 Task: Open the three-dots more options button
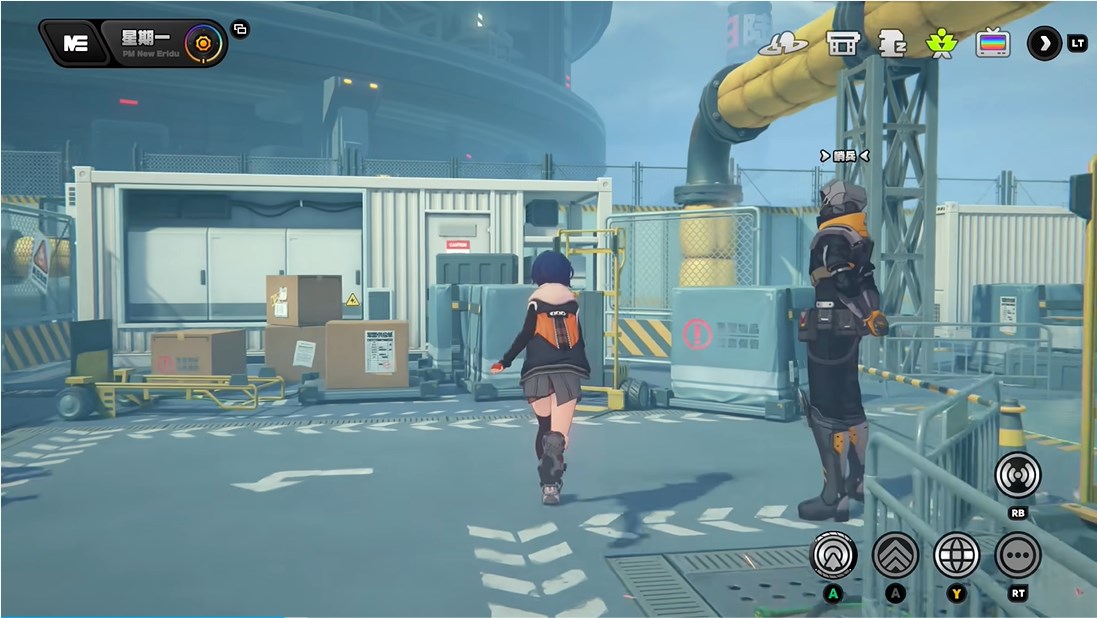[x=1018, y=555]
